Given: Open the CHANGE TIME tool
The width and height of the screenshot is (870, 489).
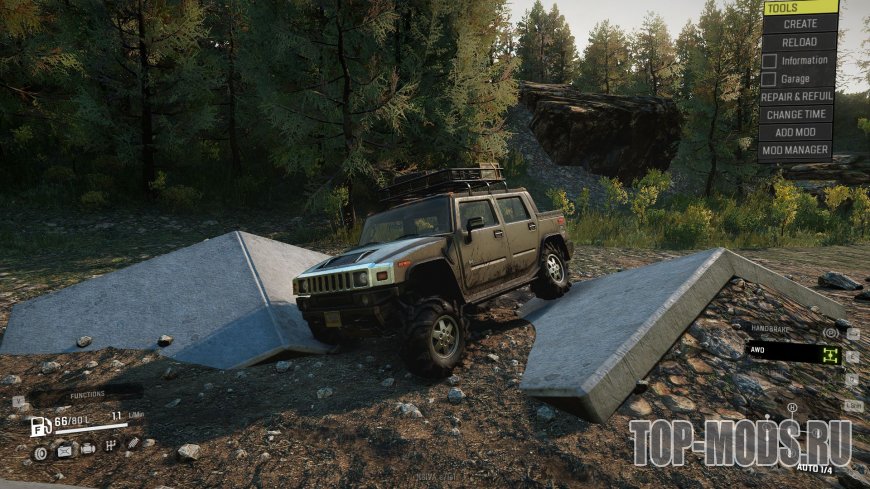Looking at the screenshot, I should tap(797, 115).
